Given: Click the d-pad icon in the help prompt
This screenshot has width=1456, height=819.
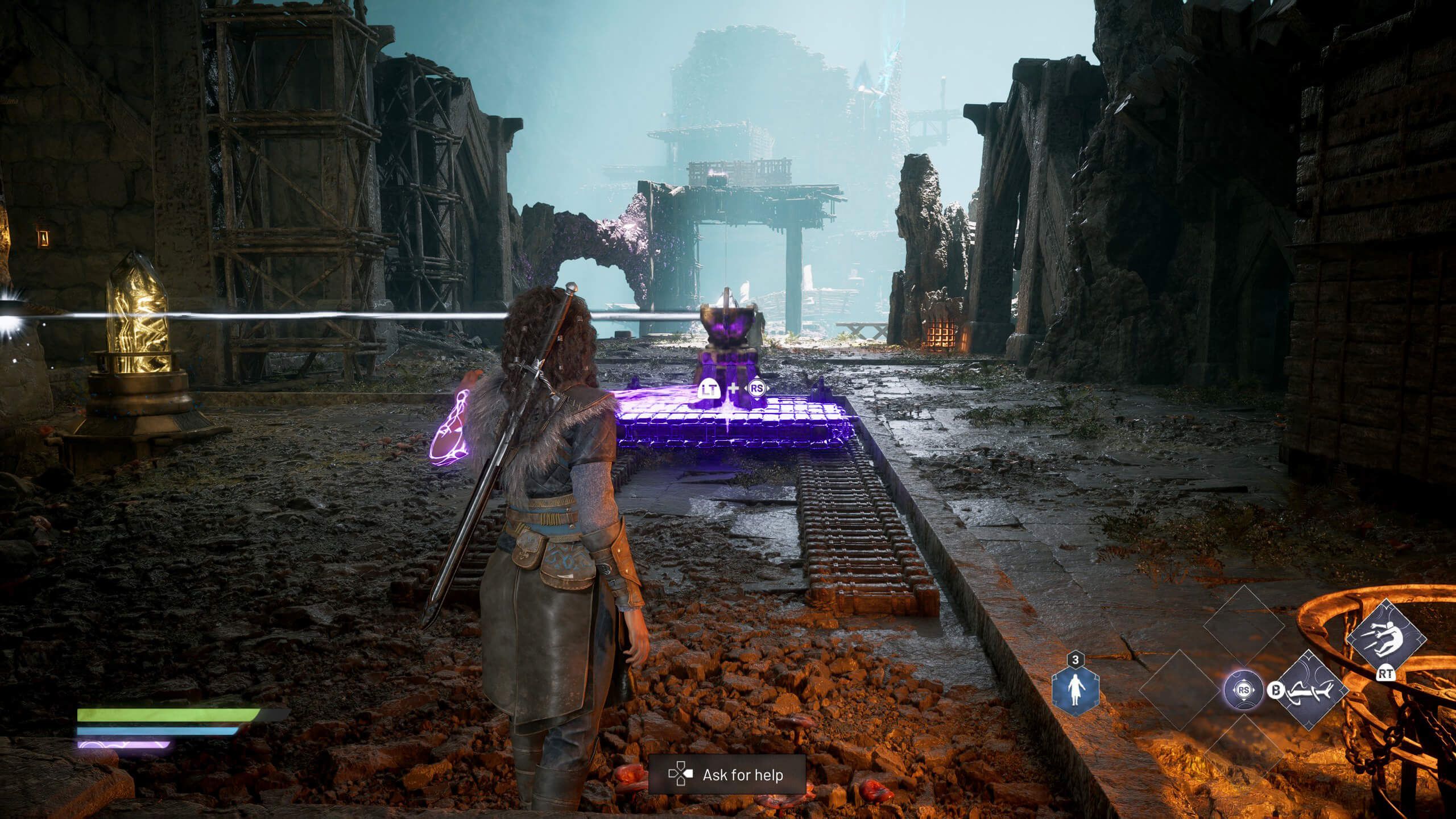Looking at the screenshot, I should [x=680, y=775].
